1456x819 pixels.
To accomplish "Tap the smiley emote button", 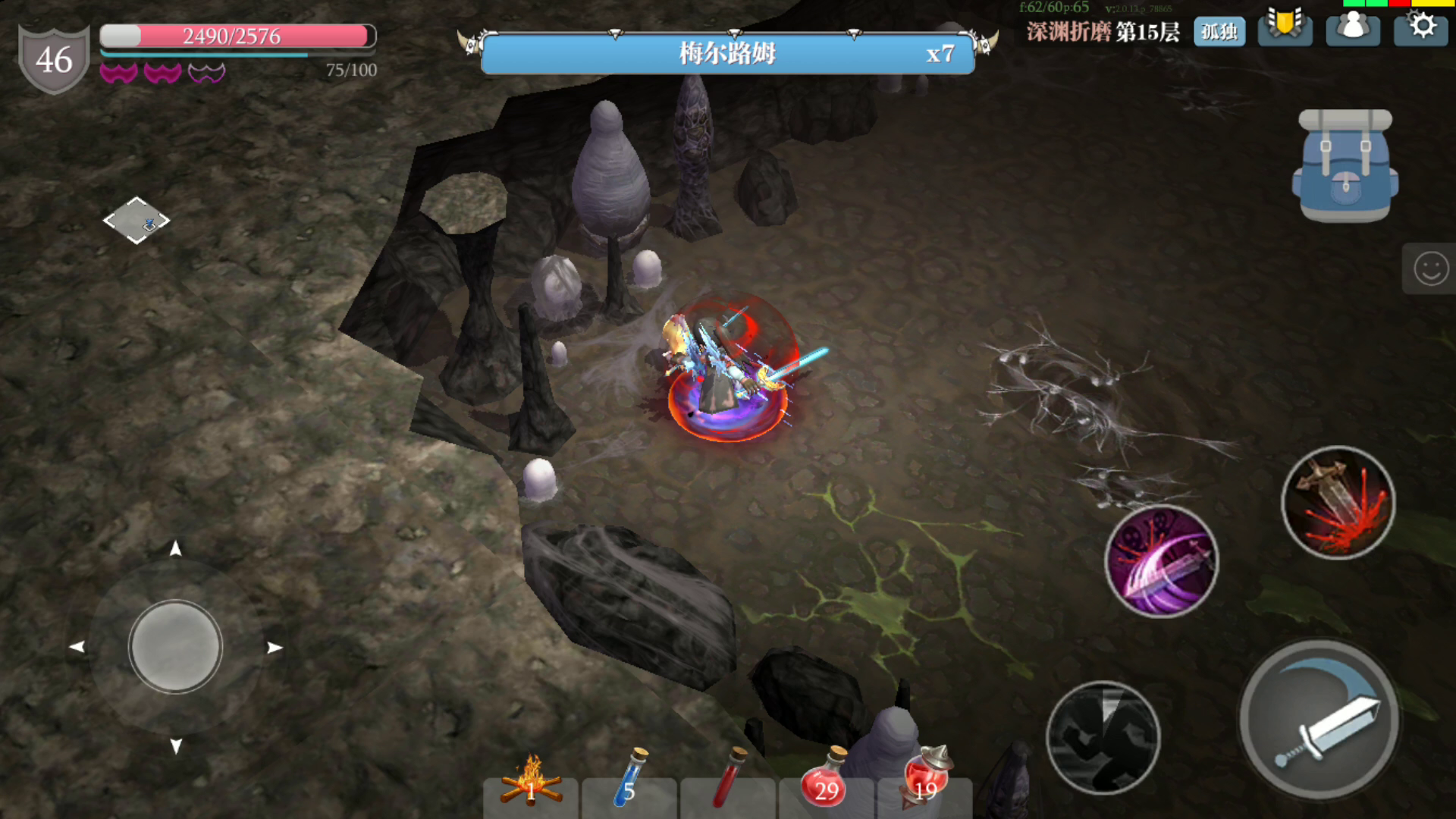I will click(x=1430, y=268).
